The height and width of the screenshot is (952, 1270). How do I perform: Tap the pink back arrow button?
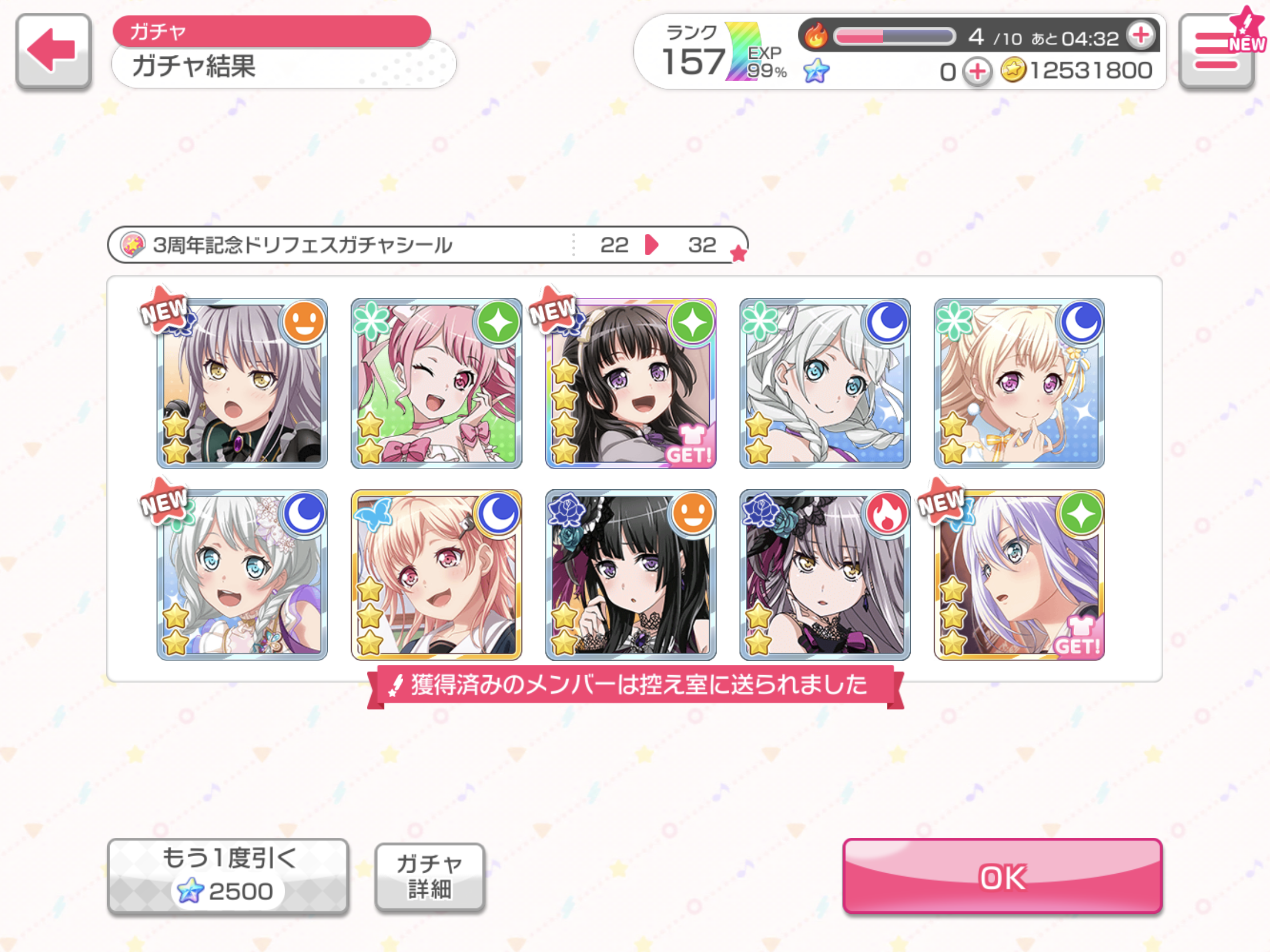[x=54, y=51]
